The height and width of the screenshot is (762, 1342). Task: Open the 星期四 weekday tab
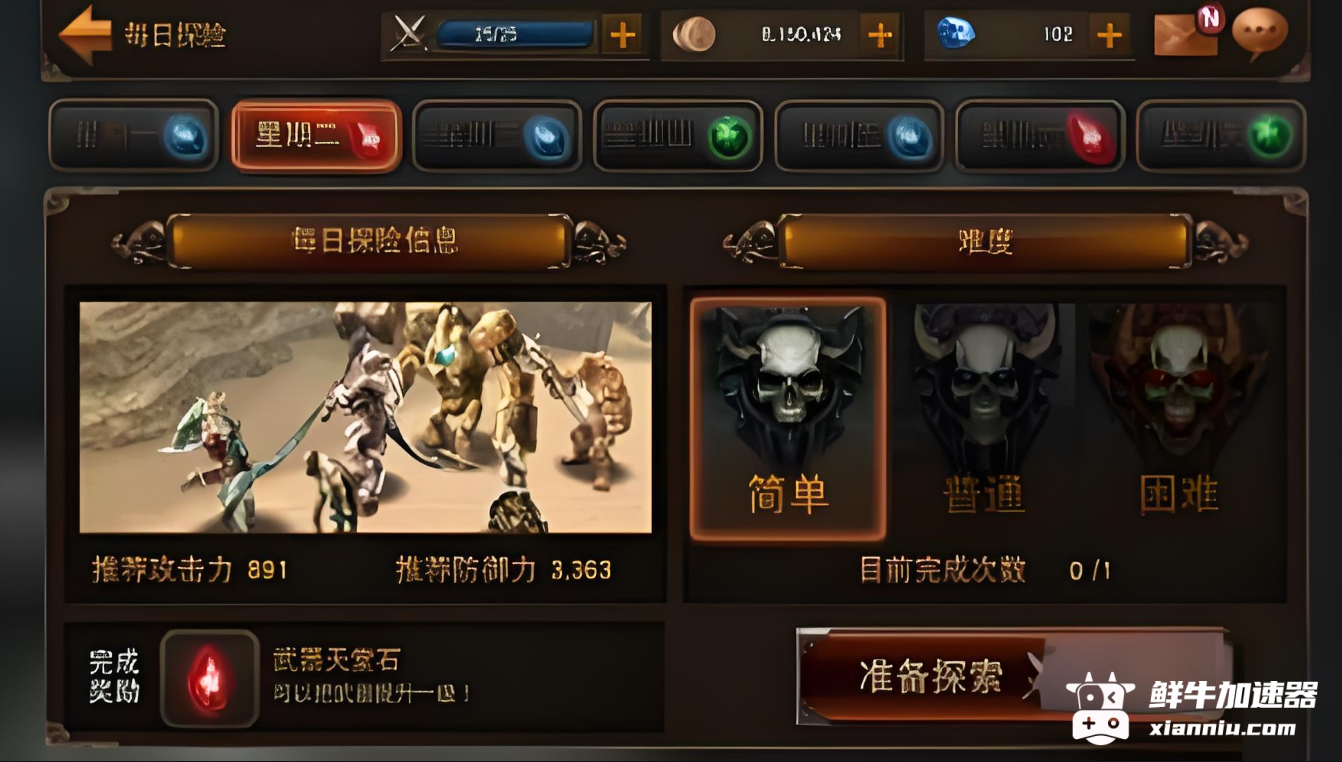(679, 135)
